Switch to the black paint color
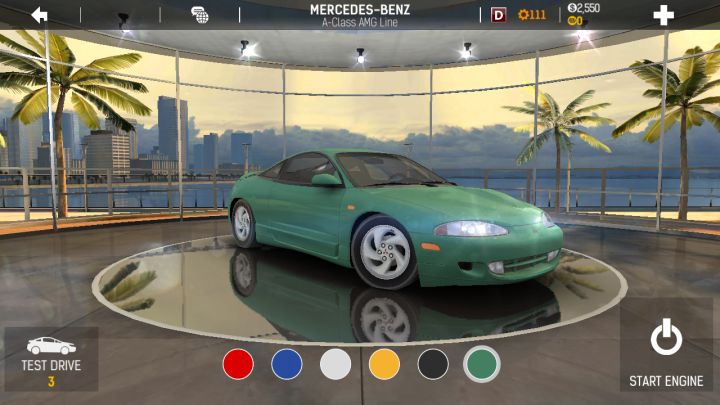The width and height of the screenshot is (720, 405). click(x=433, y=364)
